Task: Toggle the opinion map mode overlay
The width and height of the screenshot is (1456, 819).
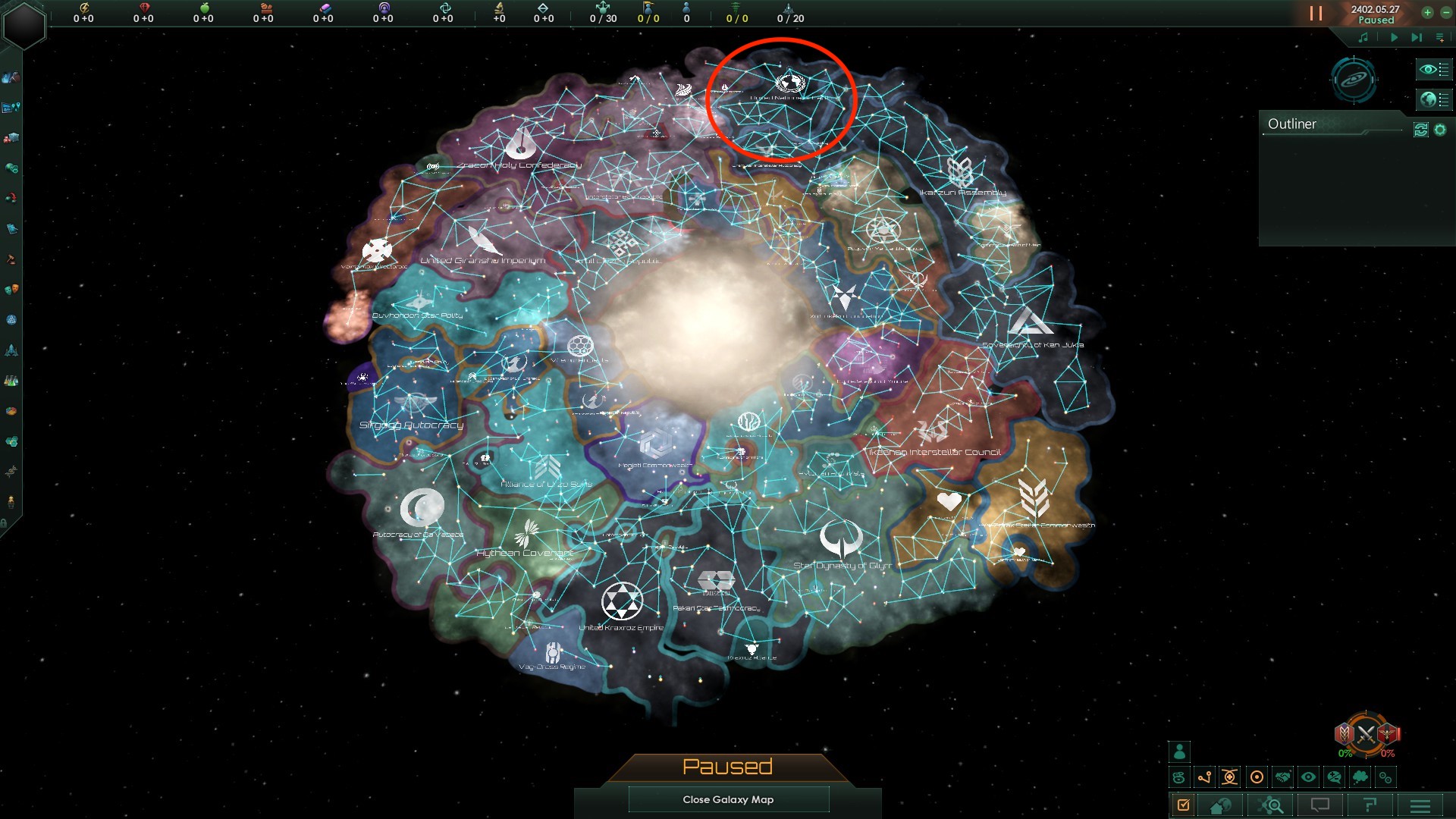Action: [1334, 777]
